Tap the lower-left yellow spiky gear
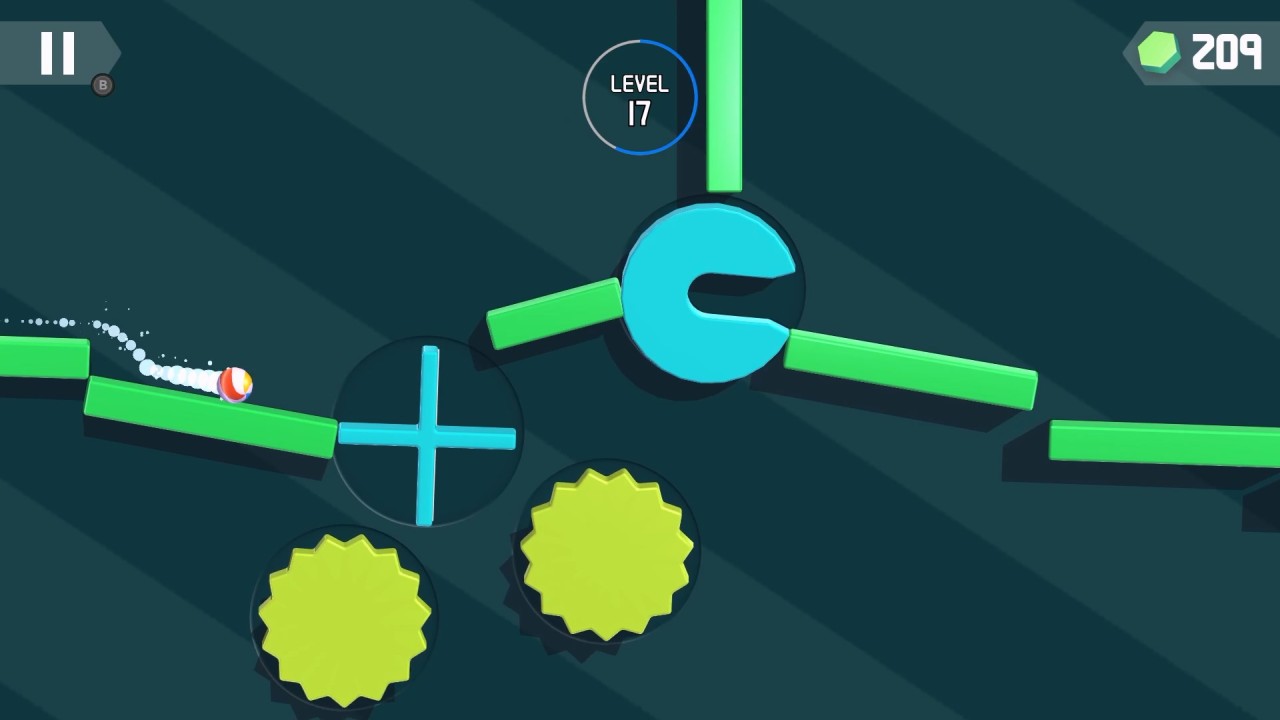This screenshot has height=720, width=1280. coord(342,615)
